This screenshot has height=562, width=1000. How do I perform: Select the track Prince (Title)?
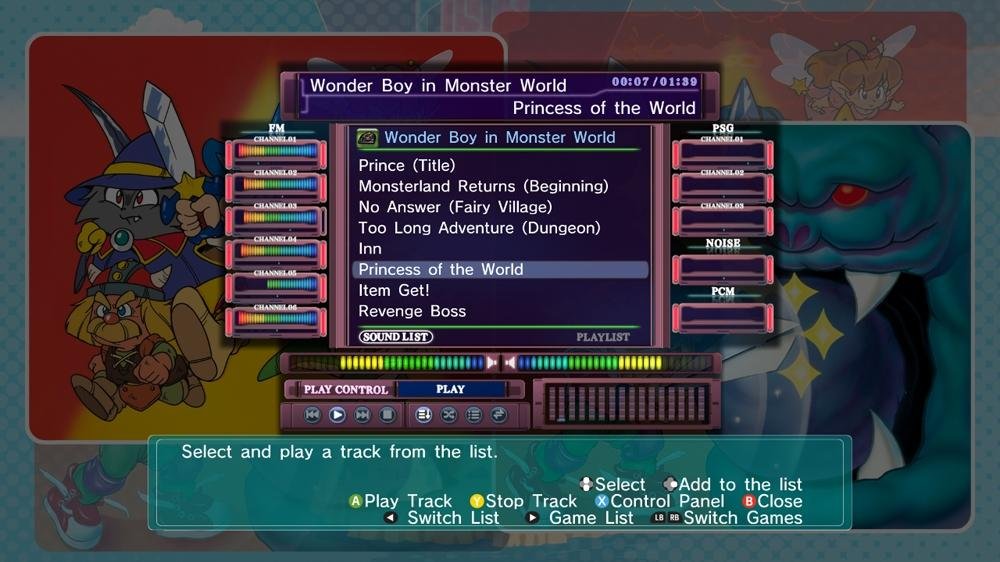[407, 165]
